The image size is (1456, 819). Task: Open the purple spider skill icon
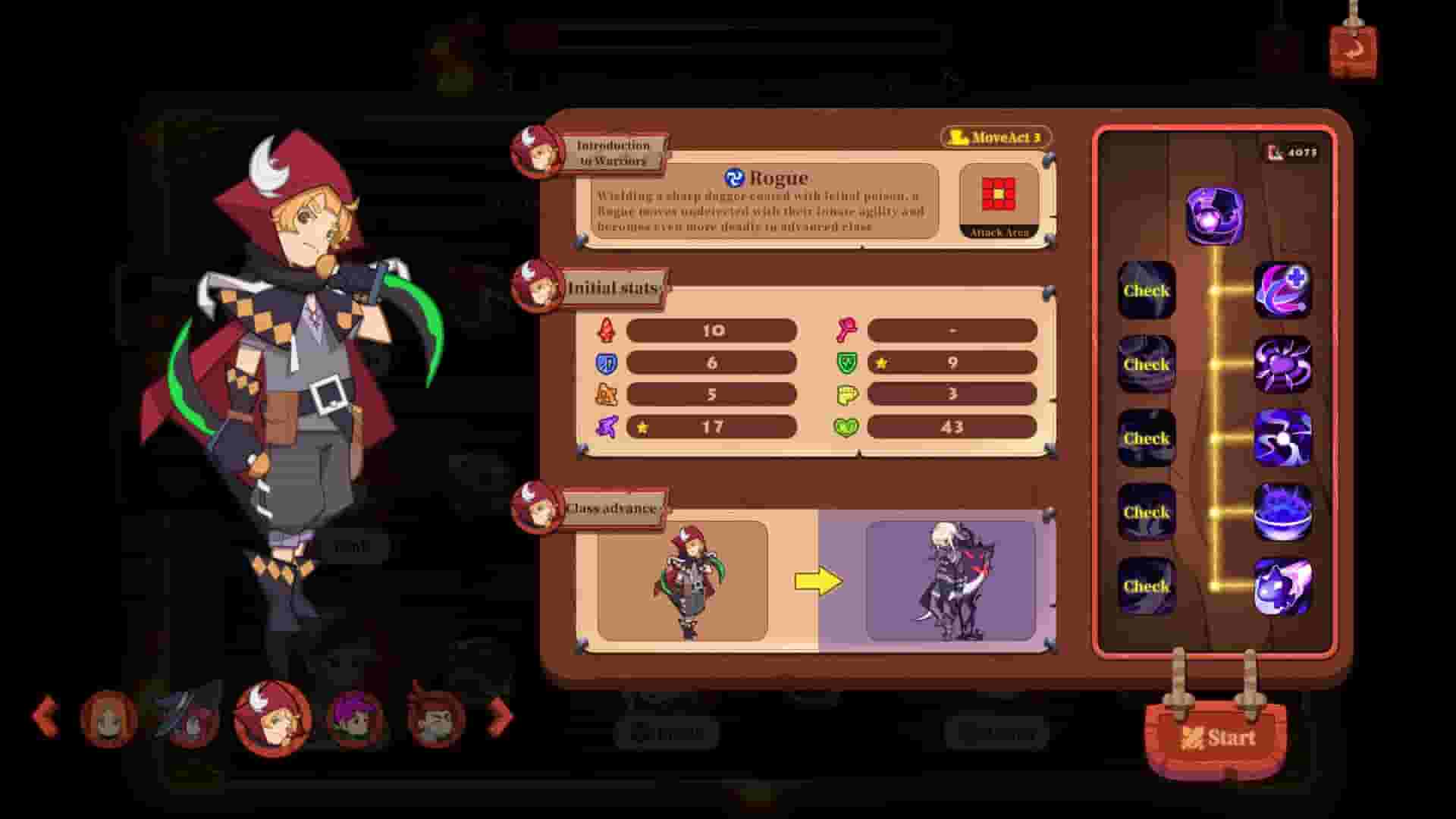click(x=1285, y=366)
